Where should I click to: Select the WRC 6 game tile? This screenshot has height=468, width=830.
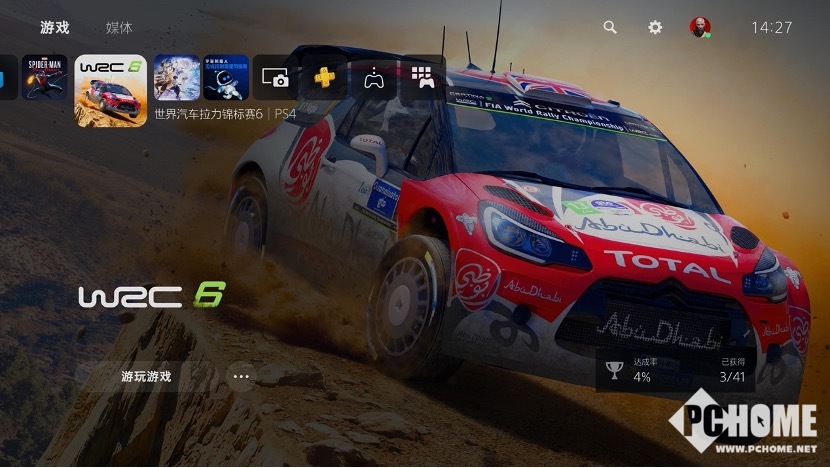coord(111,90)
